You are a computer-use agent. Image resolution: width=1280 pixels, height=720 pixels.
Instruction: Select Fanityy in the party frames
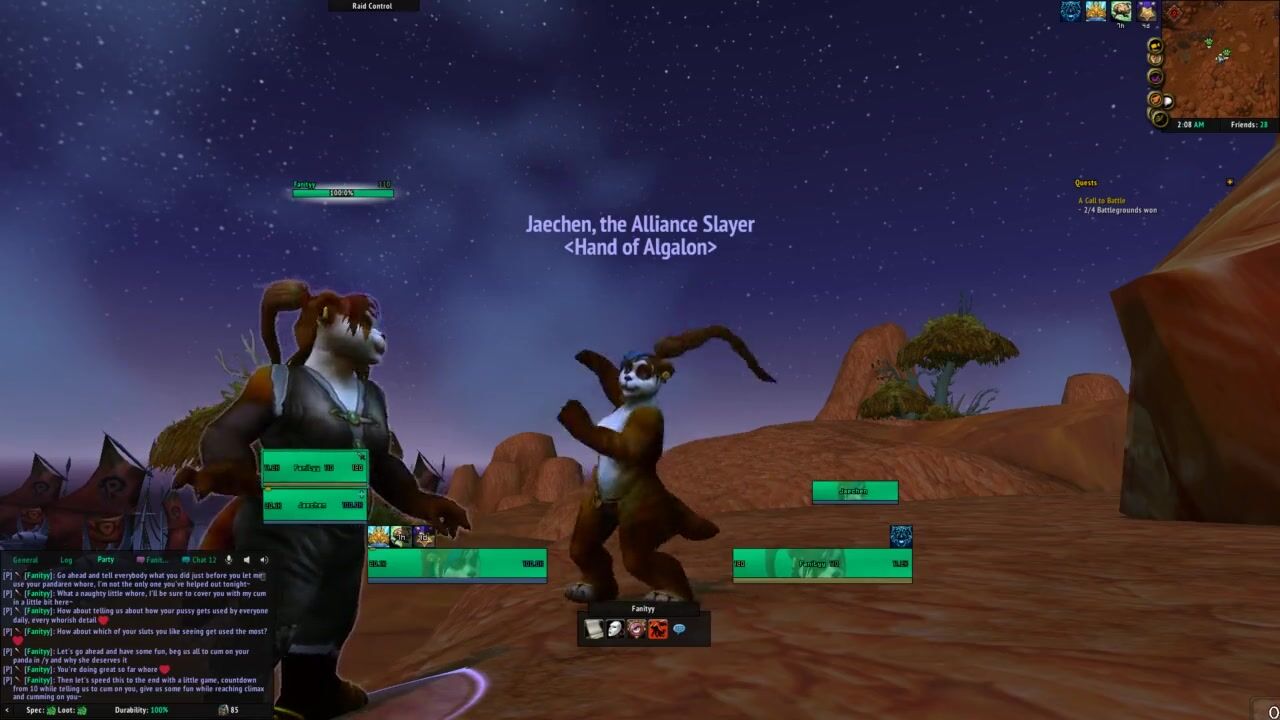pos(314,468)
